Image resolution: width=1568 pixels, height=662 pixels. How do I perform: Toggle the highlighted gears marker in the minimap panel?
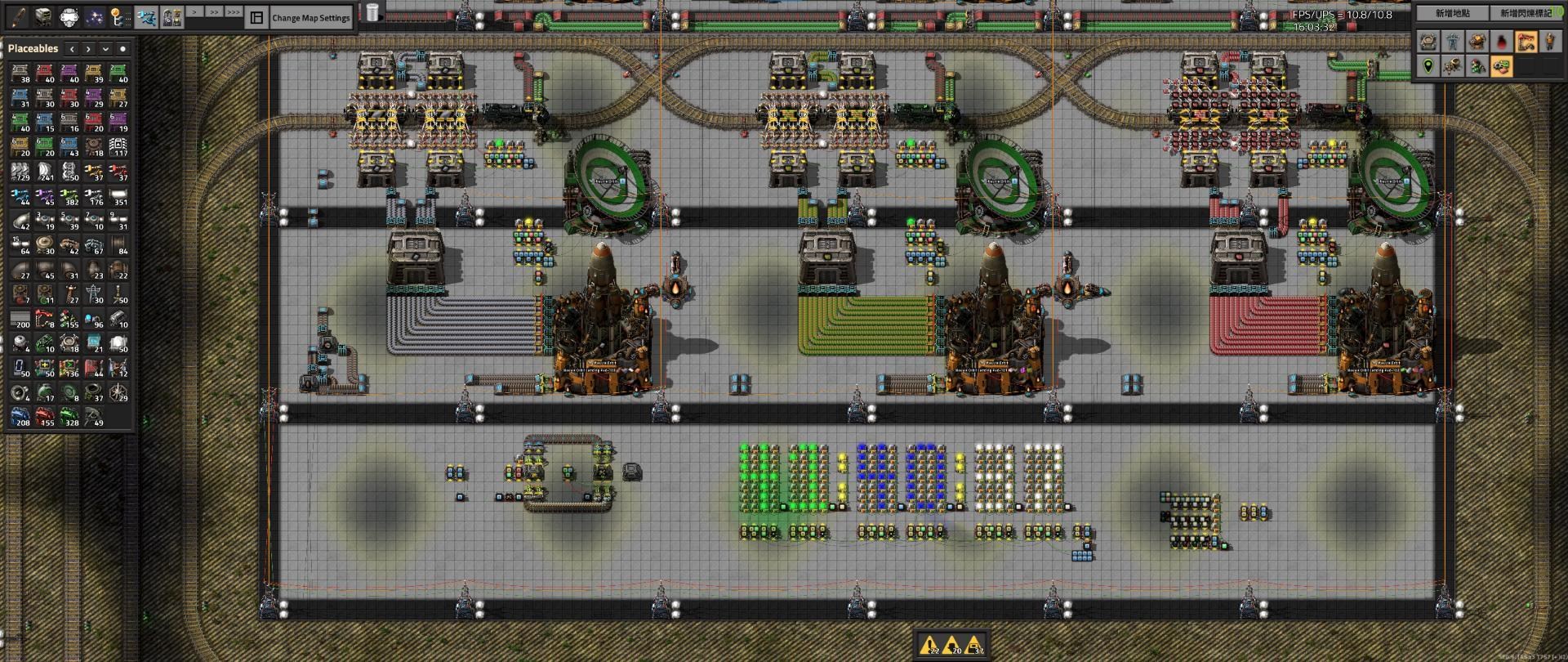pos(1501,67)
